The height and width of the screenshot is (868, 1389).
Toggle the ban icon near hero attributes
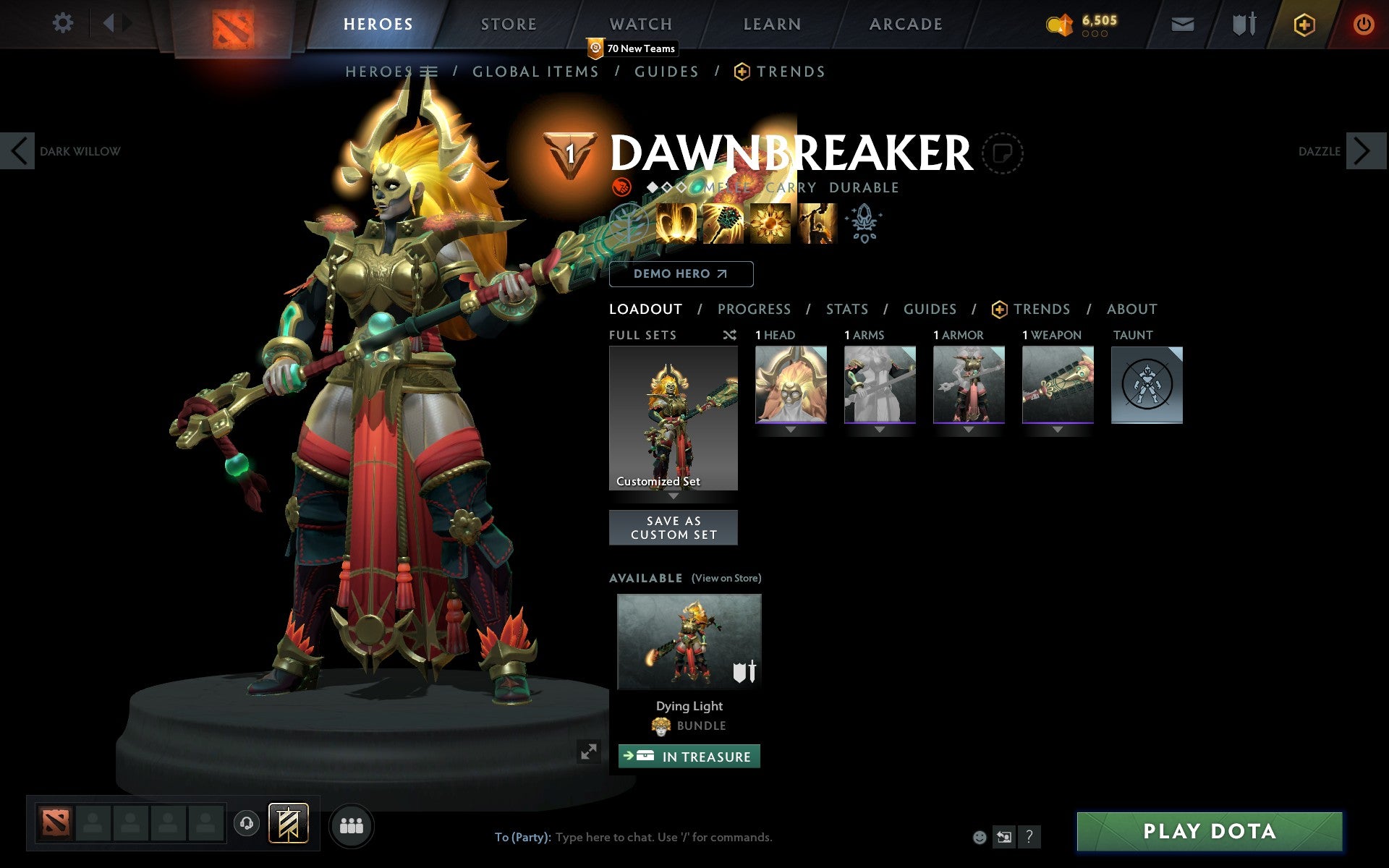(621, 187)
